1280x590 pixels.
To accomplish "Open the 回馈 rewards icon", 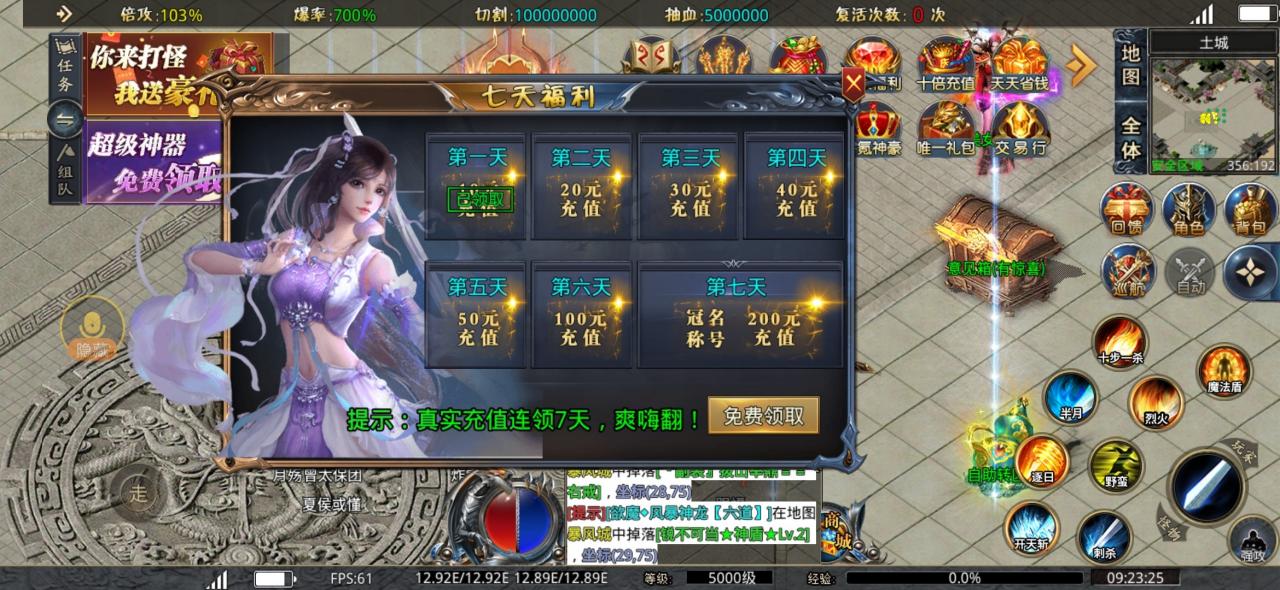I will pos(1126,212).
